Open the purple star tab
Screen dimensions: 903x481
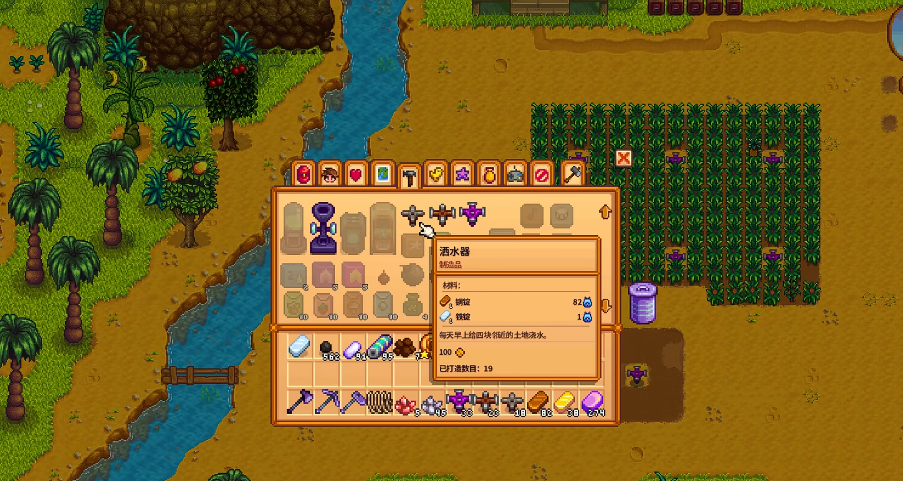[462, 175]
